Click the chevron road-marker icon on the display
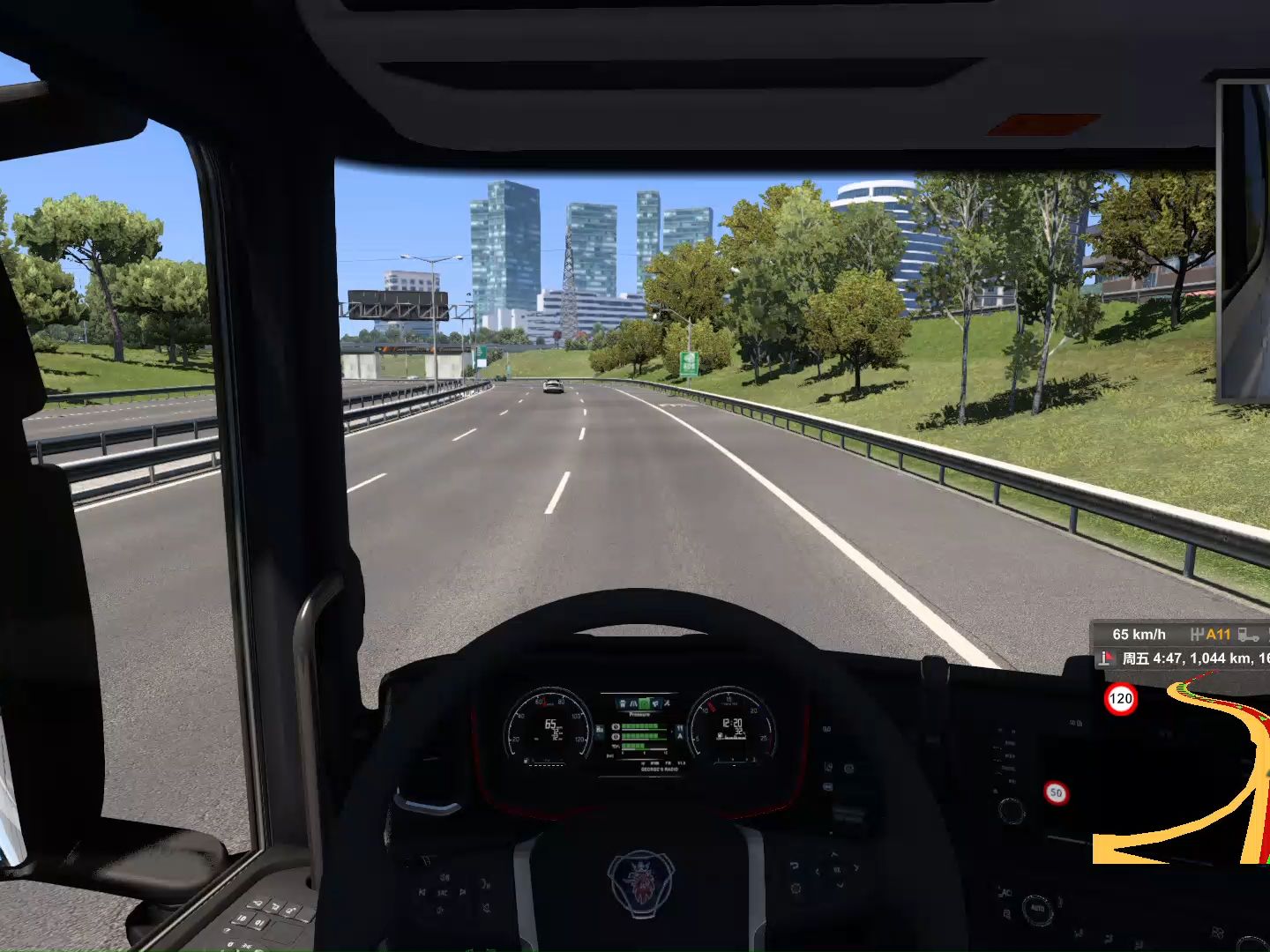The height and width of the screenshot is (952, 1270). coord(633,703)
